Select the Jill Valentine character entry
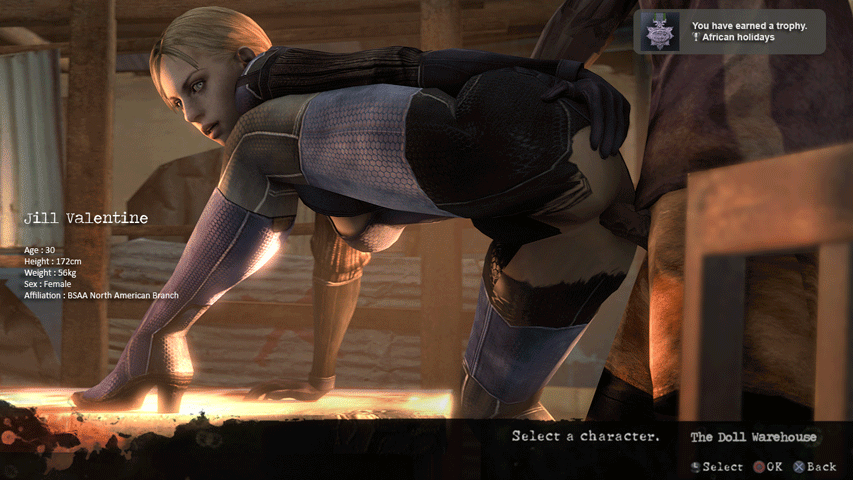Viewport: 853px width, 480px height. 86,218
